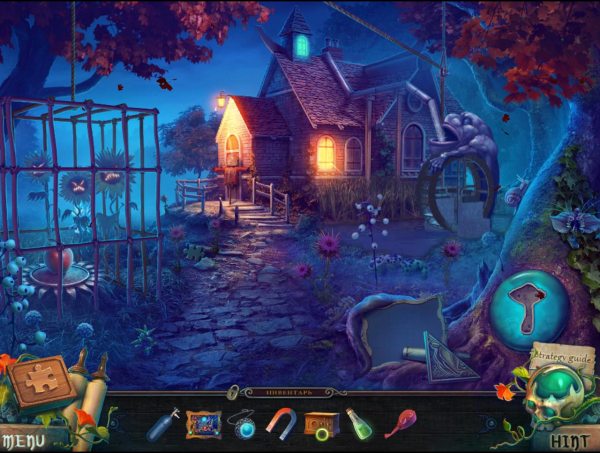Choose the red horseshoe magnet
Screen dimensions: 600x453
[281, 423]
